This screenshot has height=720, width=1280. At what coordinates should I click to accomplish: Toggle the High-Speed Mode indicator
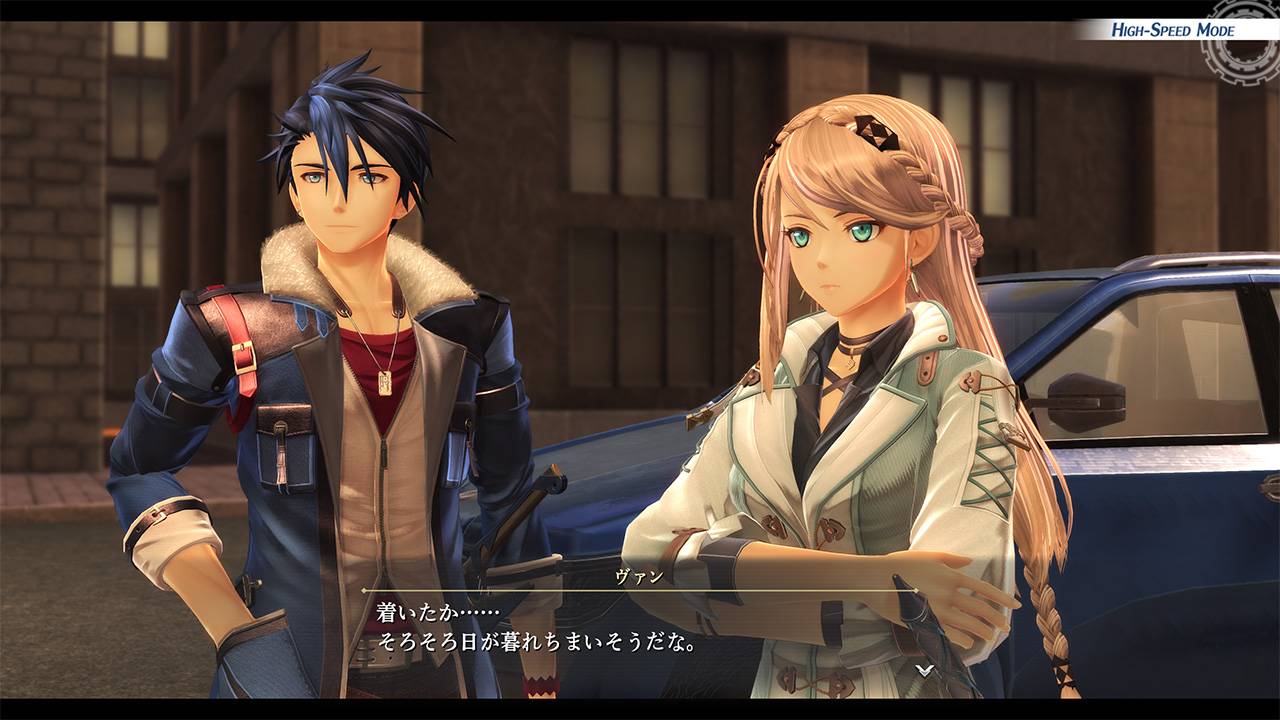1172,30
